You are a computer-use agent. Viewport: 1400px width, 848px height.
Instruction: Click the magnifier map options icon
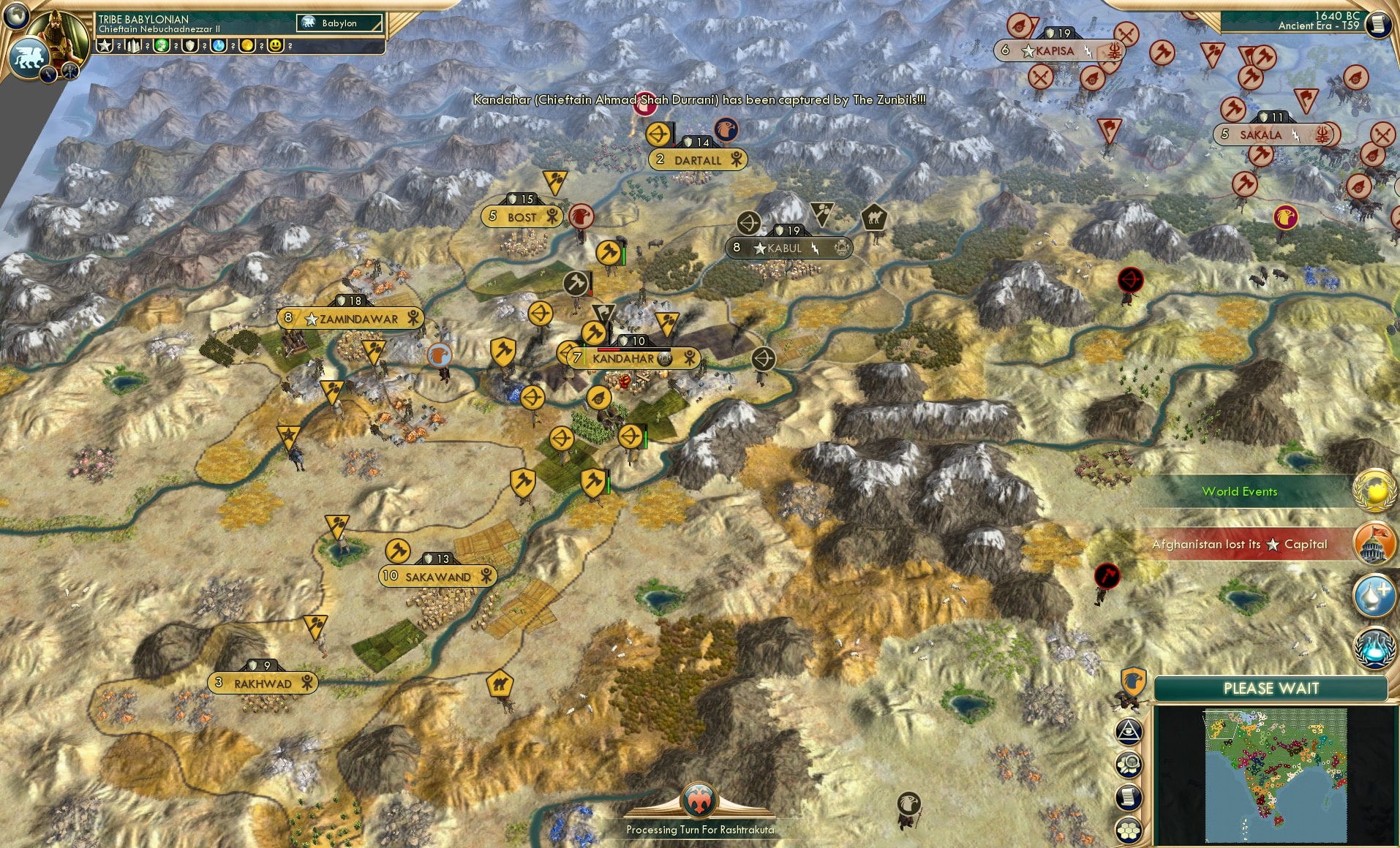[1129, 765]
